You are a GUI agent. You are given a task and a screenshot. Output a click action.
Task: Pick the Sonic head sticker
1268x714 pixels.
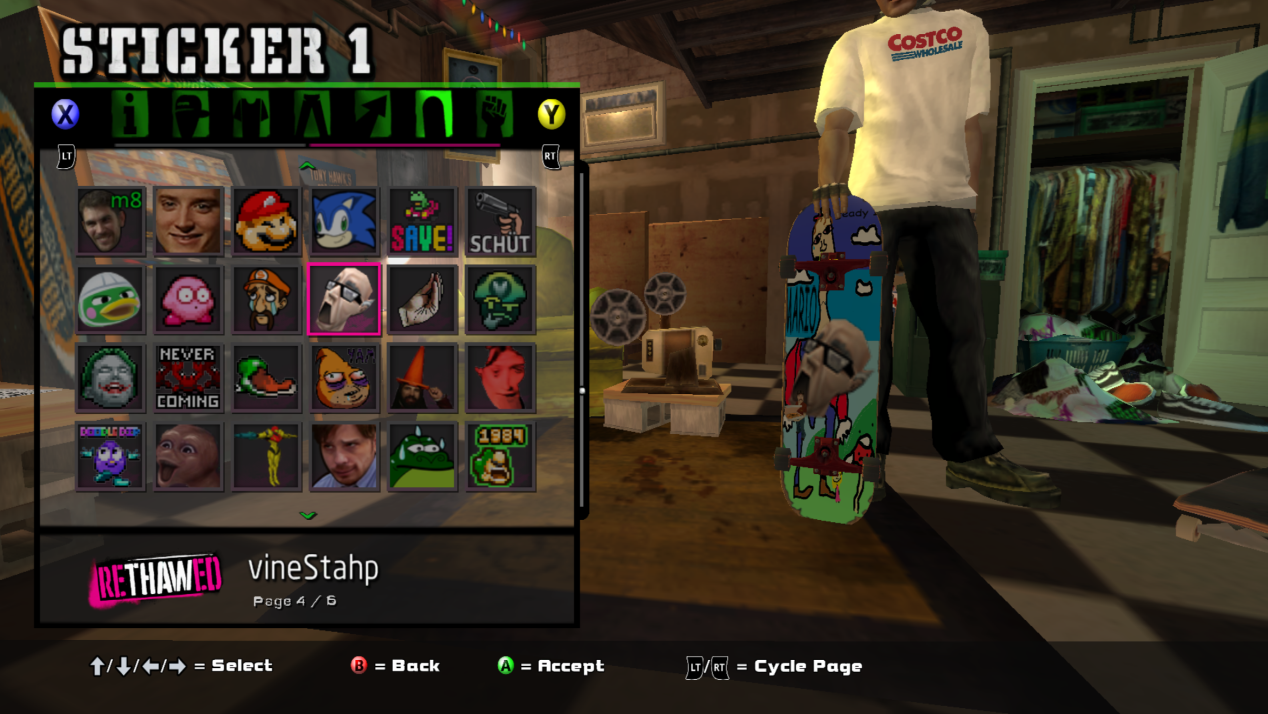(344, 221)
